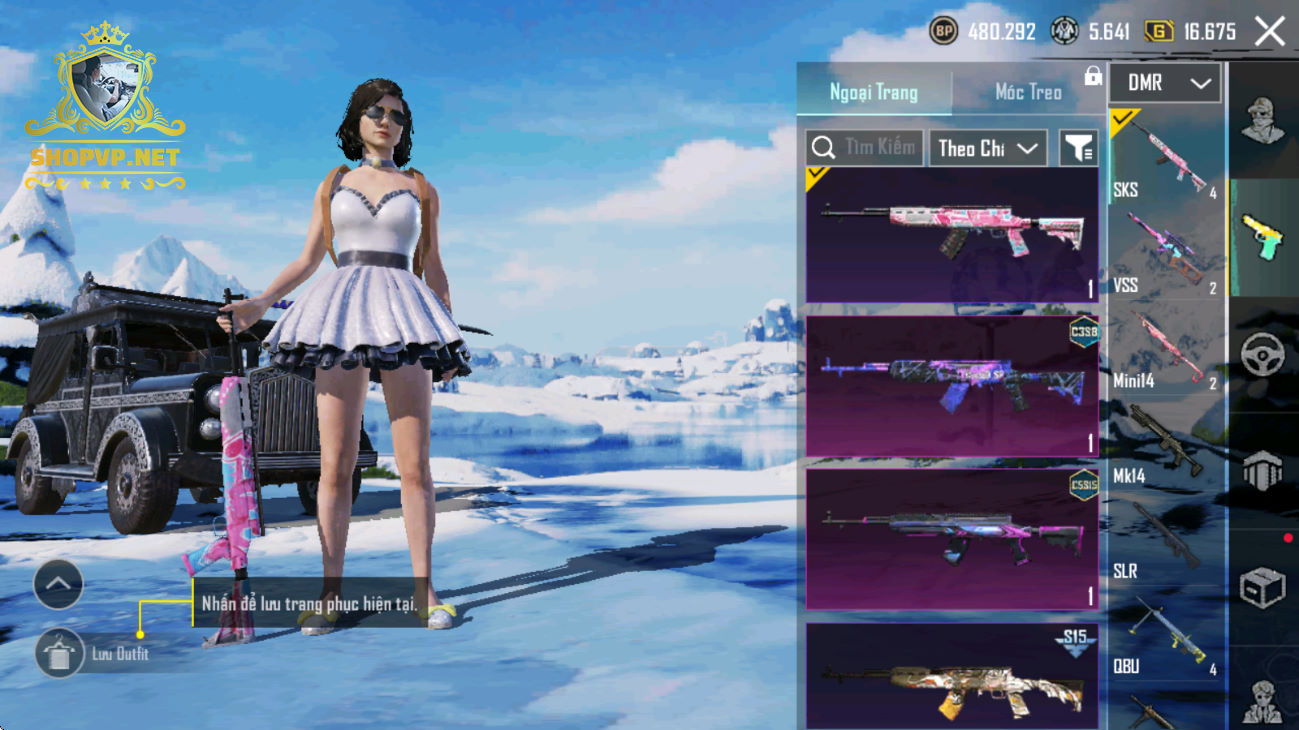Click the Tìm Kiếm search field

coord(865,148)
